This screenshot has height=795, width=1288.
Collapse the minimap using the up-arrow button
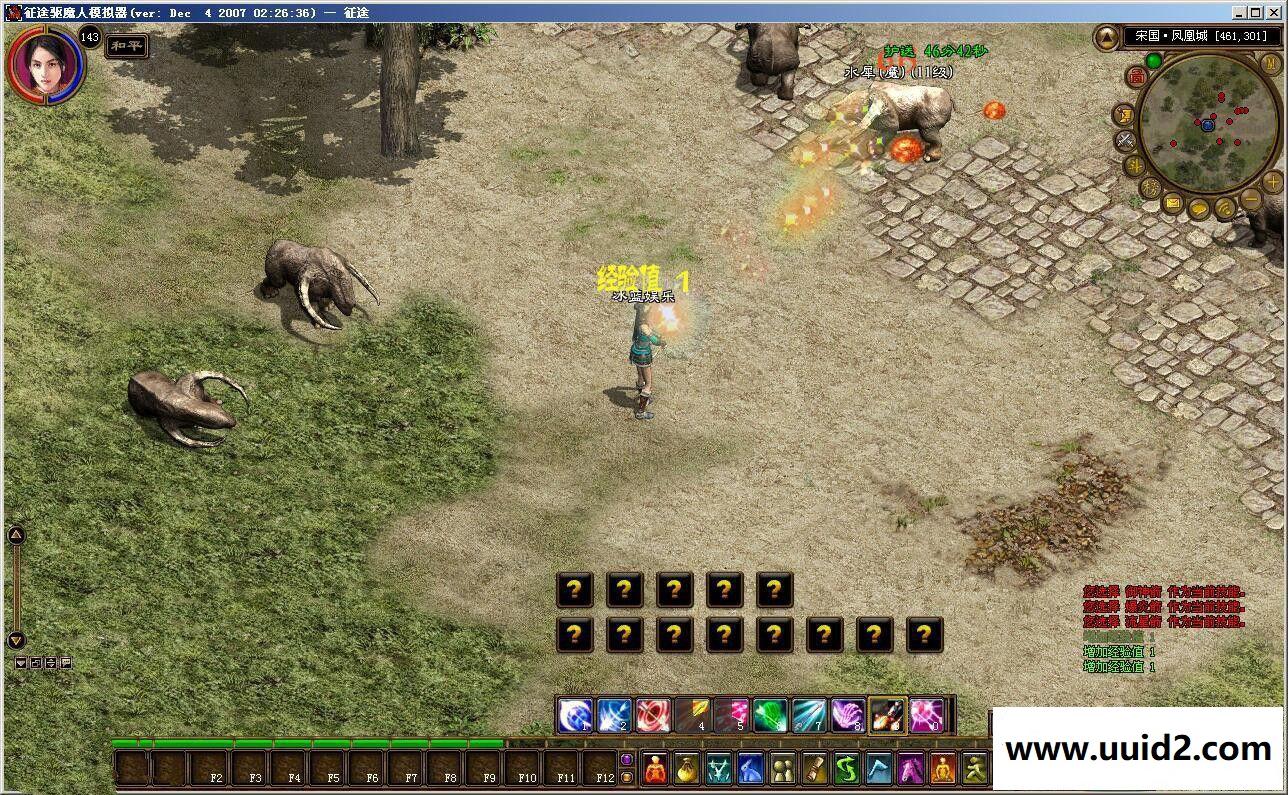click(1107, 38)
